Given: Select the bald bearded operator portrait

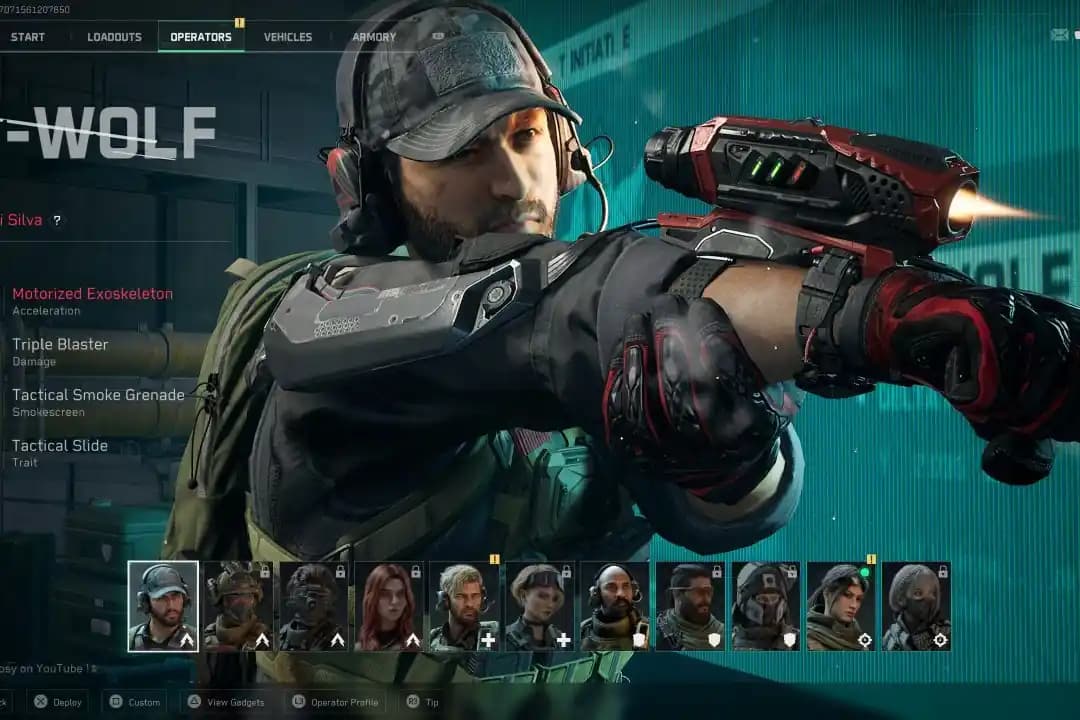Looking at the screenshot, I should click(x=615, y=606).
